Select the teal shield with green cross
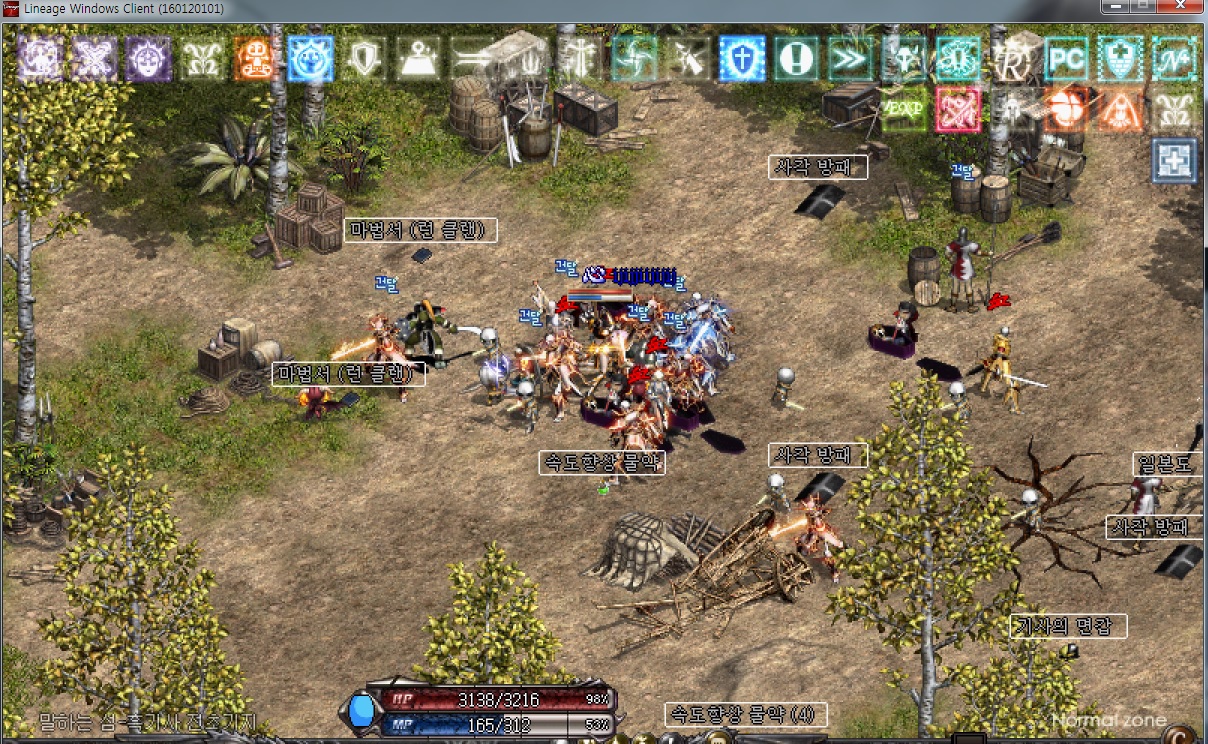 pos(1120,59)
